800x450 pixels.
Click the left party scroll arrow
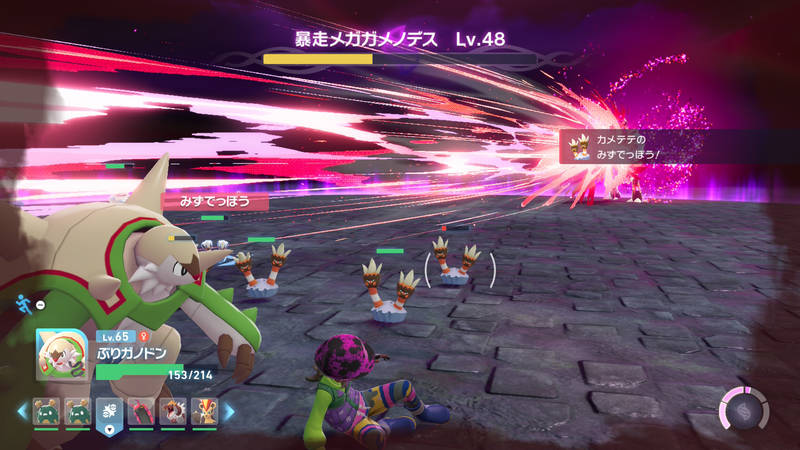tap(21, 411)
